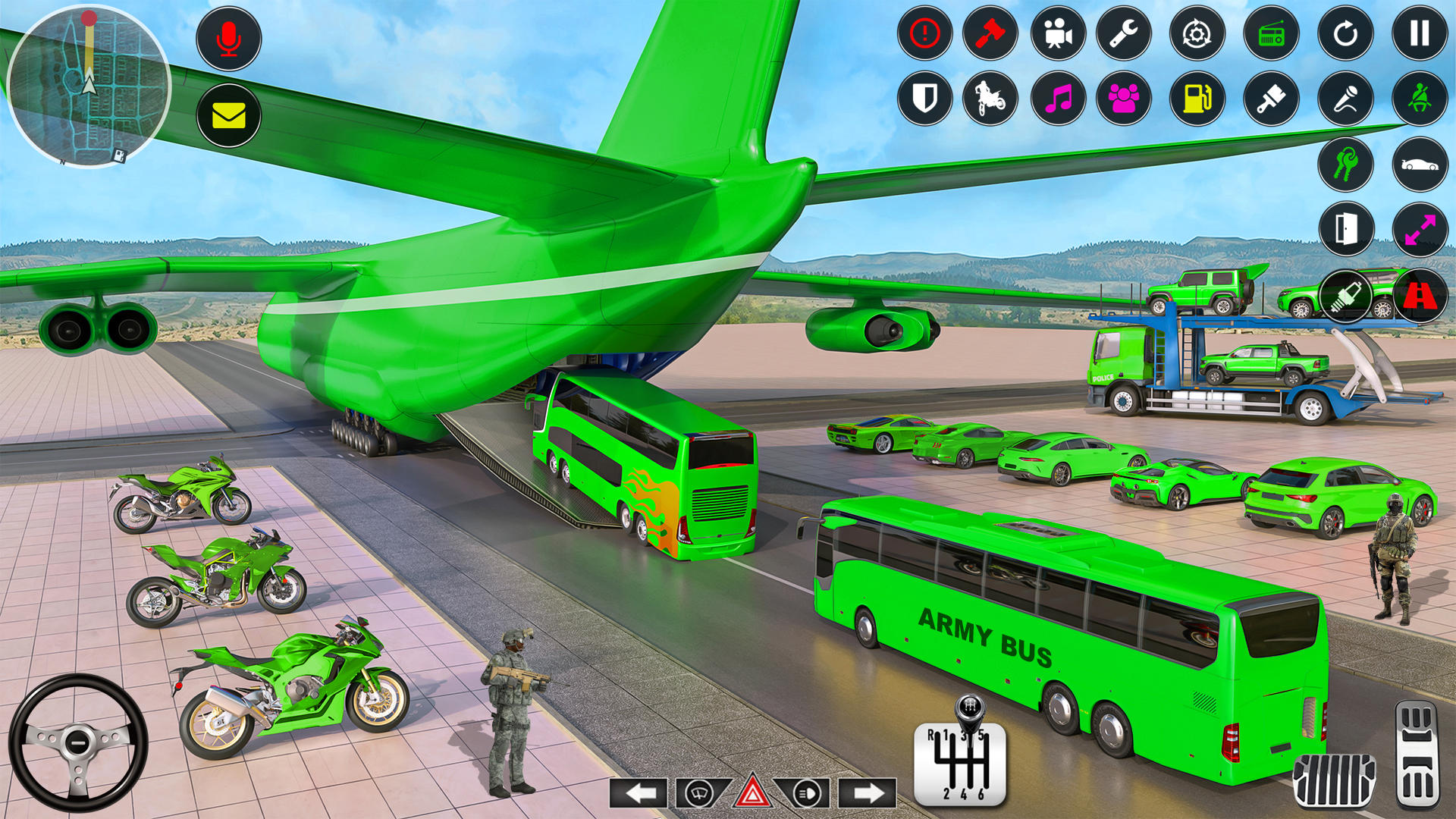Select the car change icon
This screenshot has height=819, width=1456.
(x=1418, y=165)
